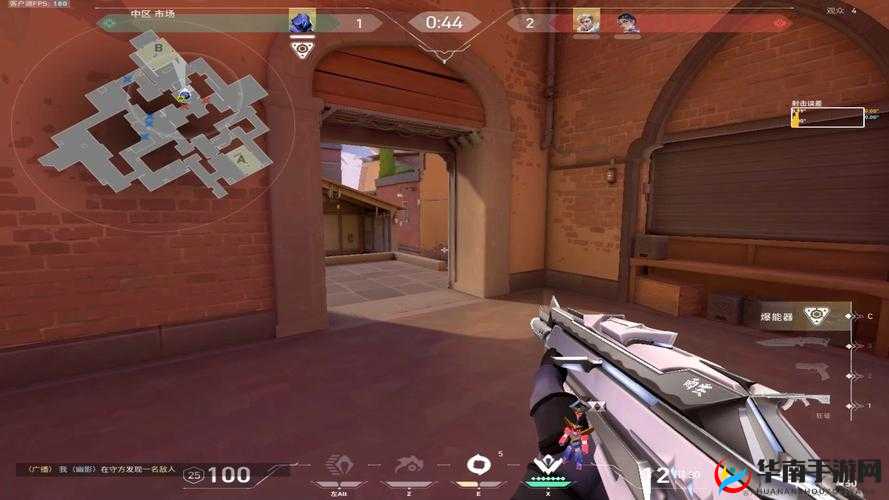
Task: Select the dark-haired enemy agent portrait
Action: [627, 22]
